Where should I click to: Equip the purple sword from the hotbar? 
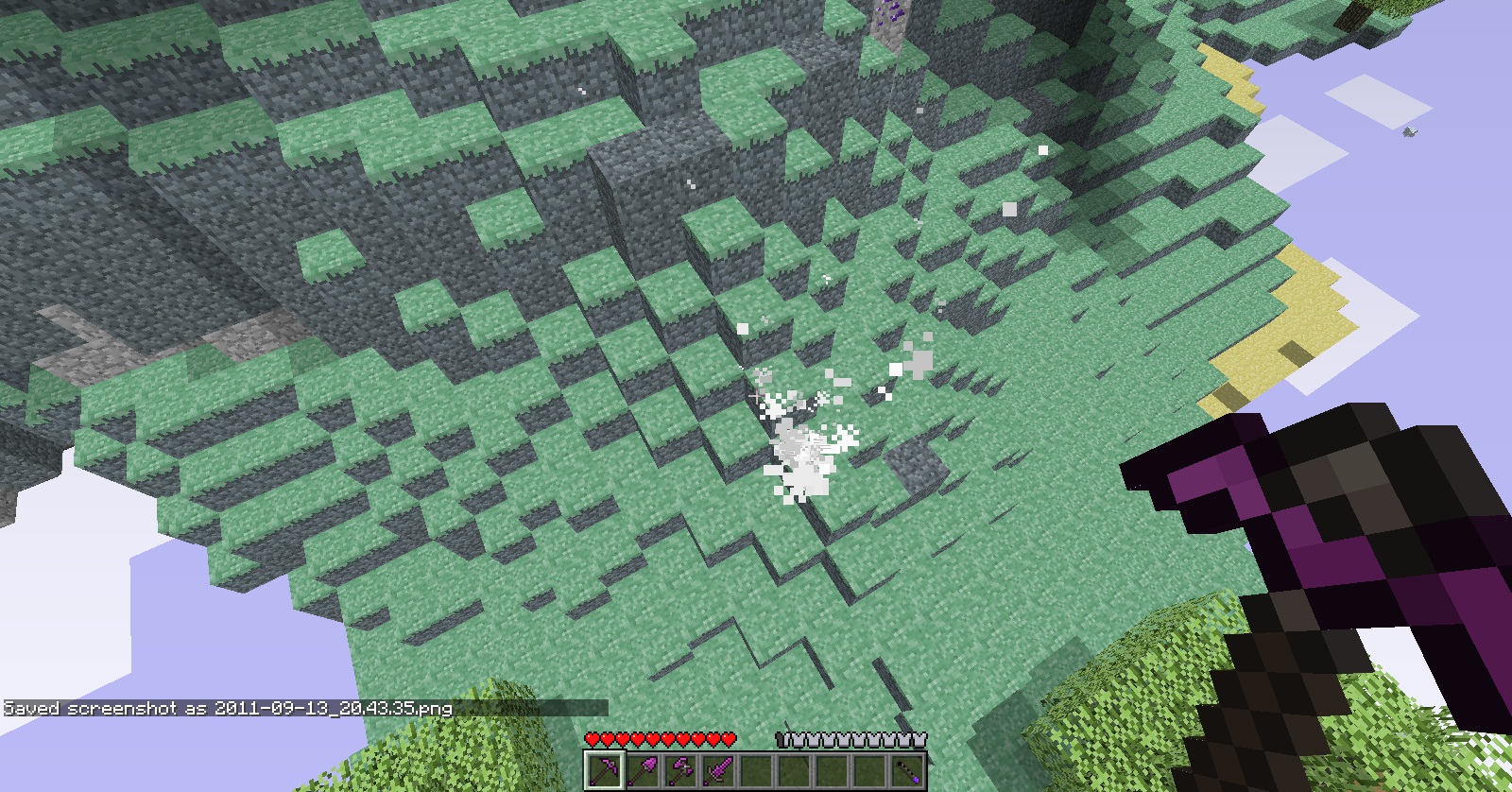tap(718, 770)
